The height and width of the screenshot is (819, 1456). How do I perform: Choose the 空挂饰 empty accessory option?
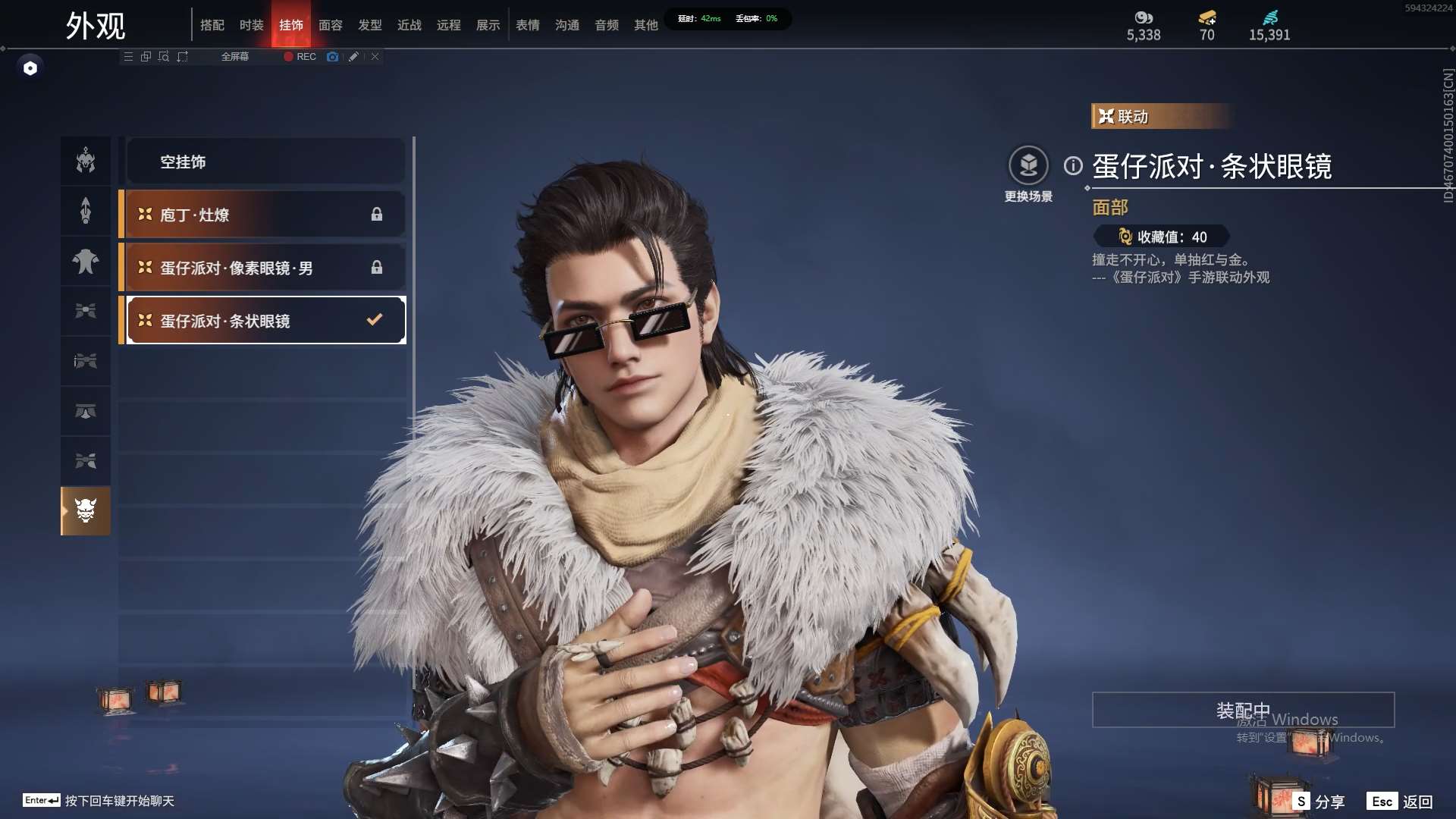click(264, 162)
